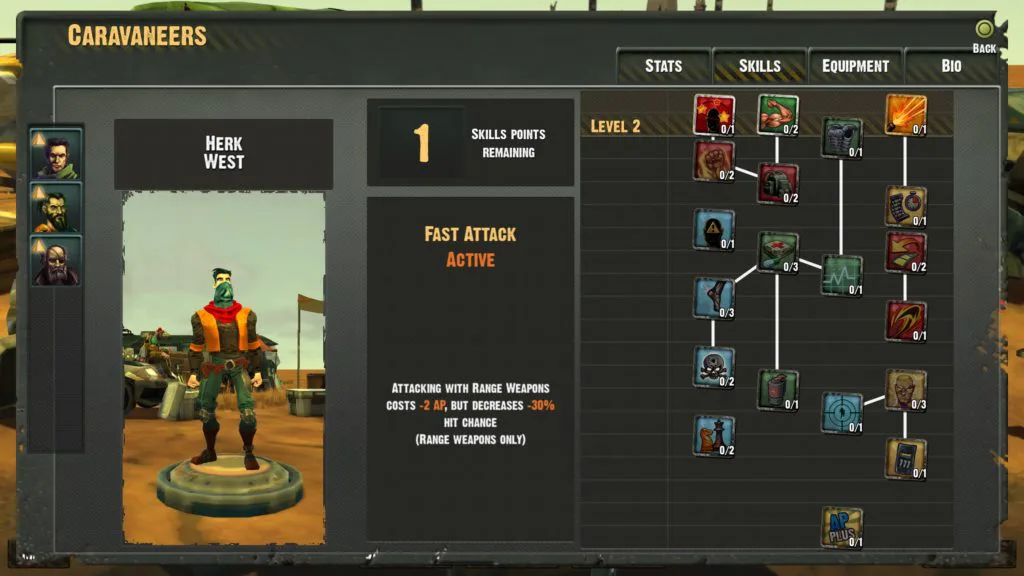The width and height of the screenshot is (1024, 576).
Task: Open the Equipment tab
Action: click(855, 66)
